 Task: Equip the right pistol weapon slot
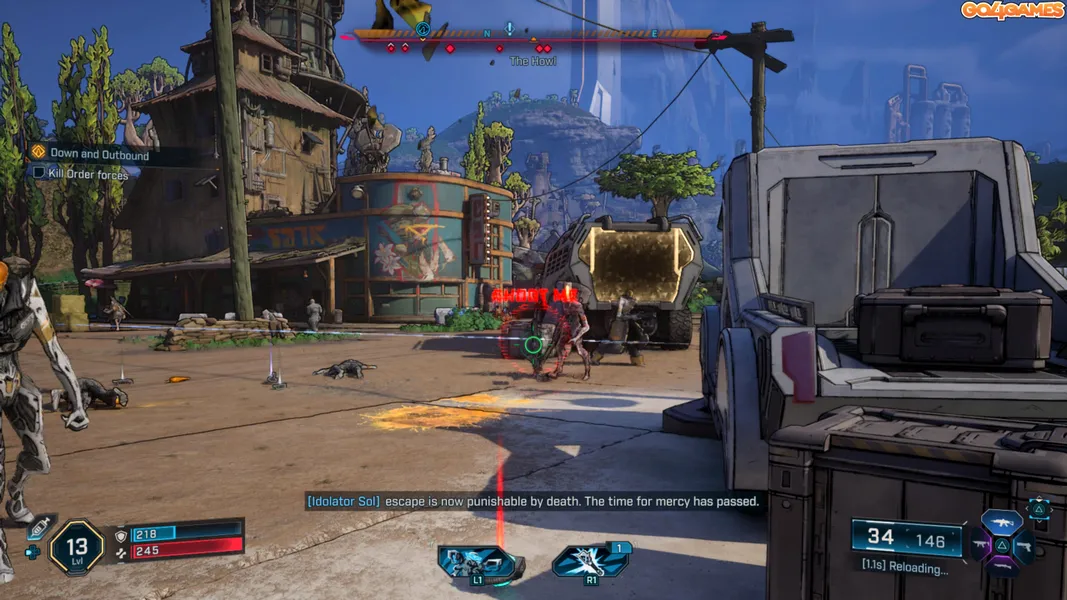pos(1023,546)
